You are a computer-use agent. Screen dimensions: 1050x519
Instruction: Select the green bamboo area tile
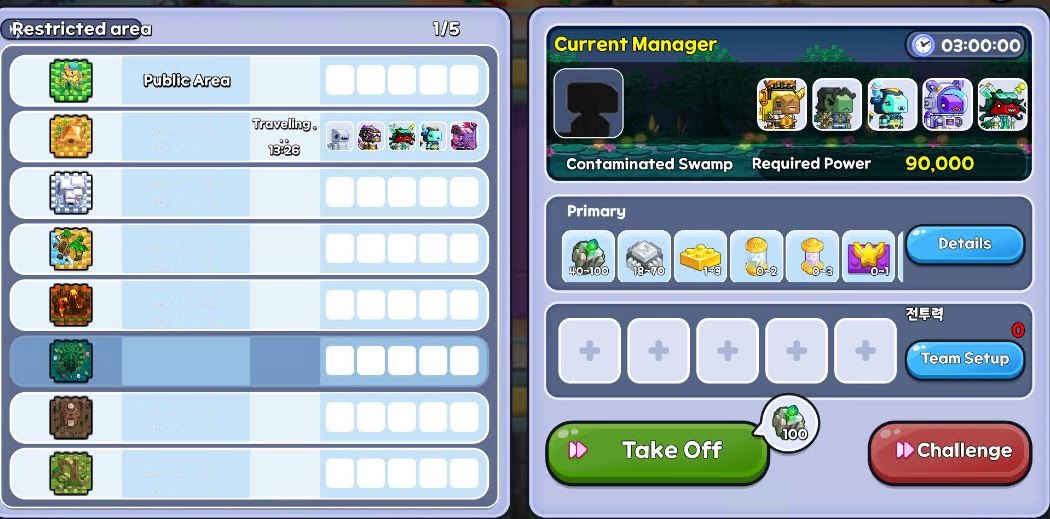tap(70, 473)
